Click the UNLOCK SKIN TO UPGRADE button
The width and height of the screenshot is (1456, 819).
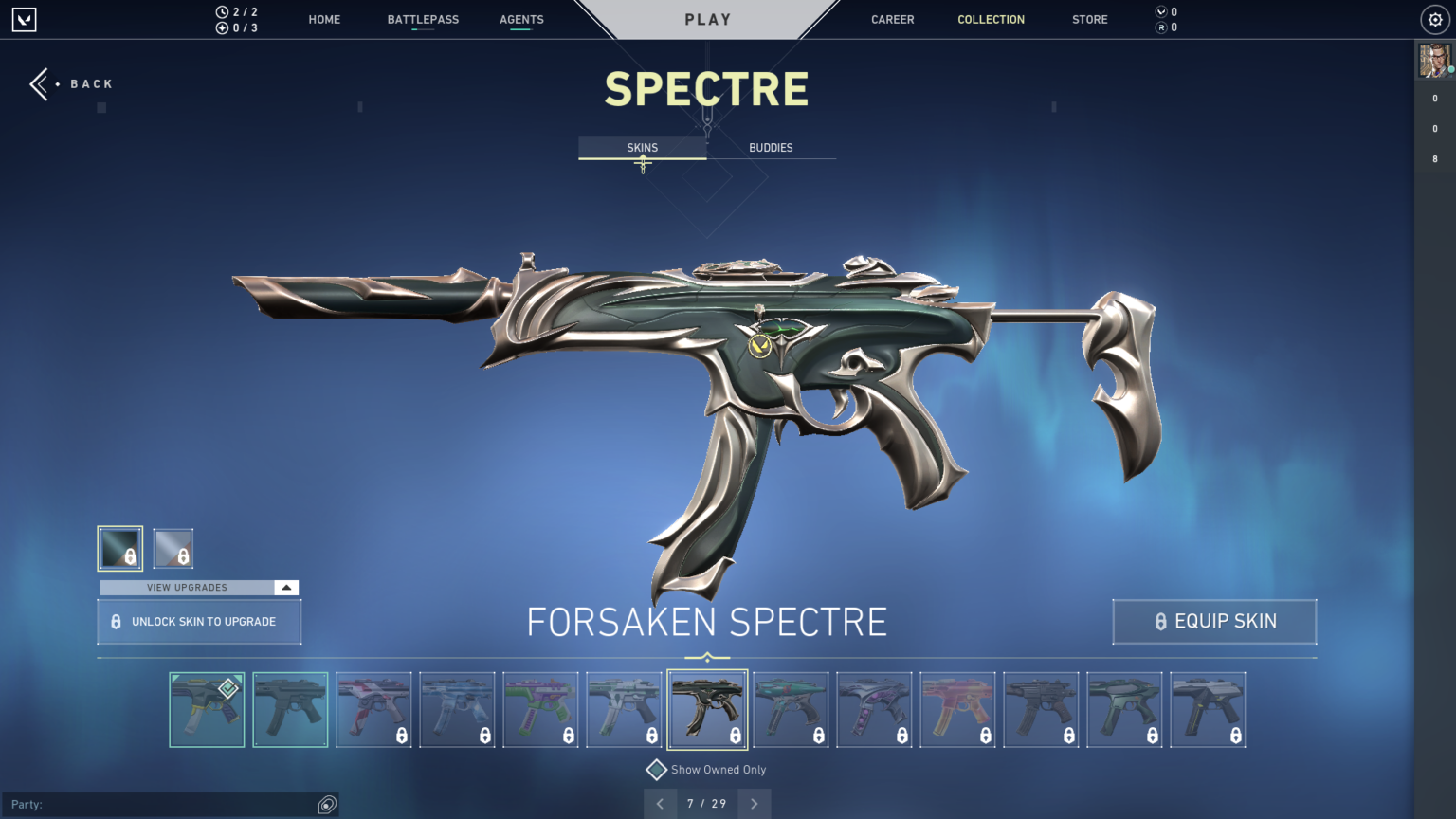coord(198,621)
